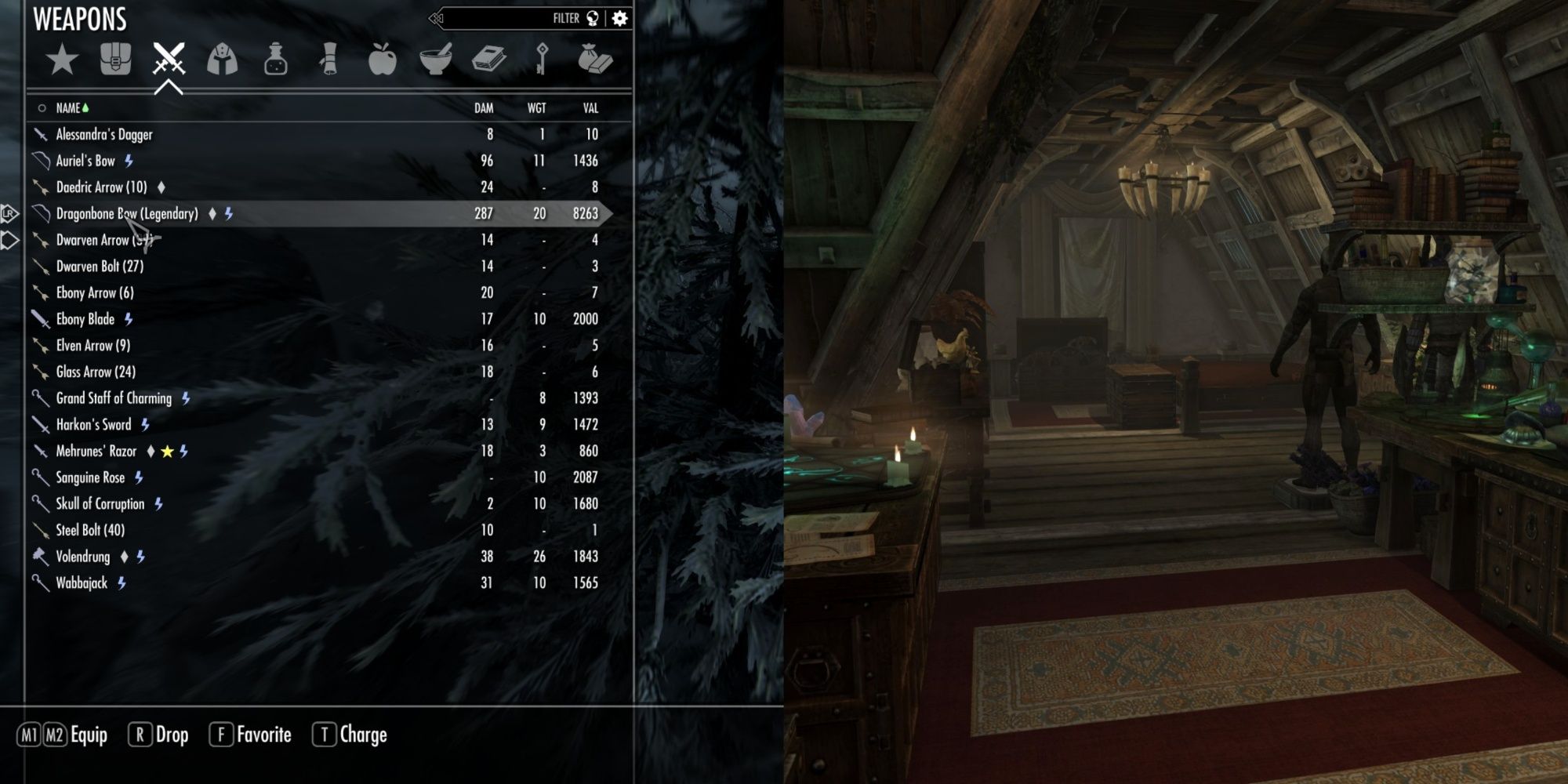Viewport: 1568px width, 784px height.
Task: Toggle the equipped LR marker beside Dragonbone Bow
Action: click(x=6, y=212)
